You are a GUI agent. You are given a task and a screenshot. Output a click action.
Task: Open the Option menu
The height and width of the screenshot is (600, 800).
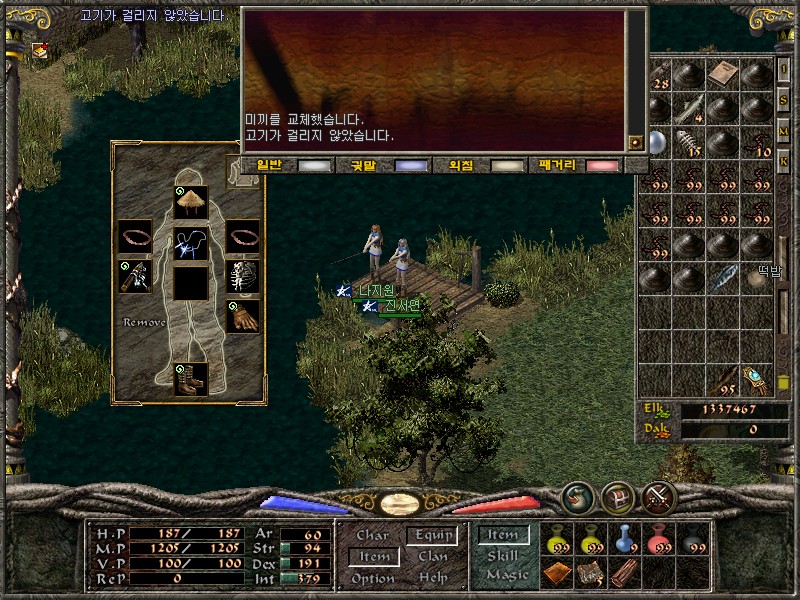(372, 578)
